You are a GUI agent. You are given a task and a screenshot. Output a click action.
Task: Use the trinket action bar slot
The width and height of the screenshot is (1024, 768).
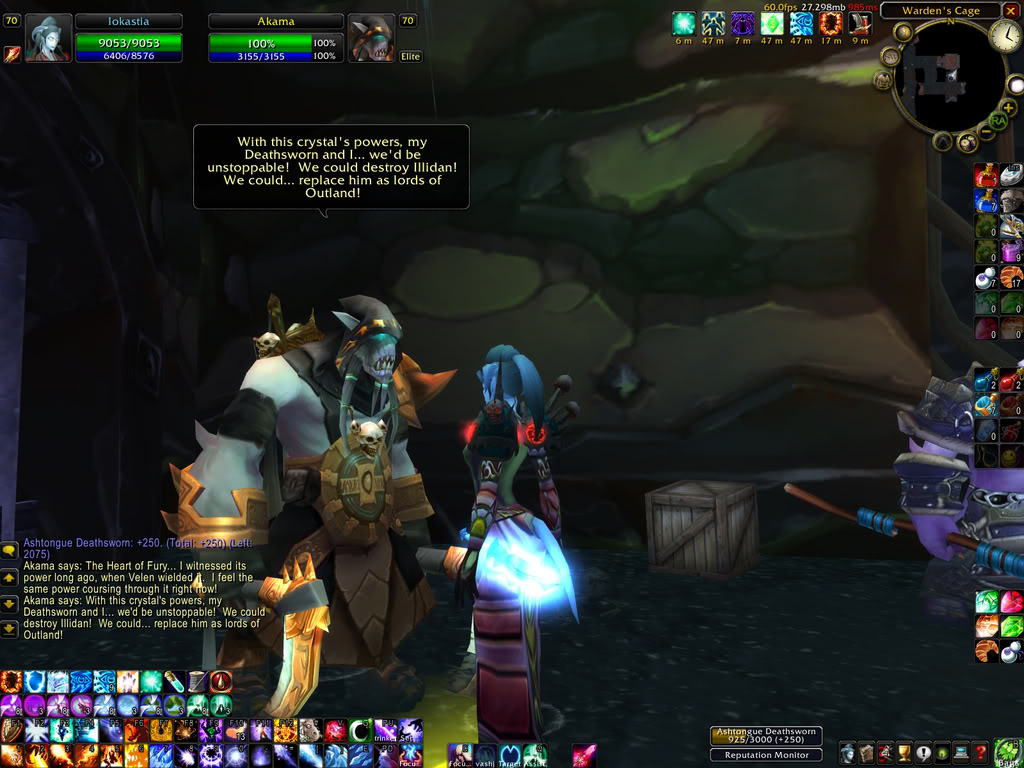pos(384,731)
